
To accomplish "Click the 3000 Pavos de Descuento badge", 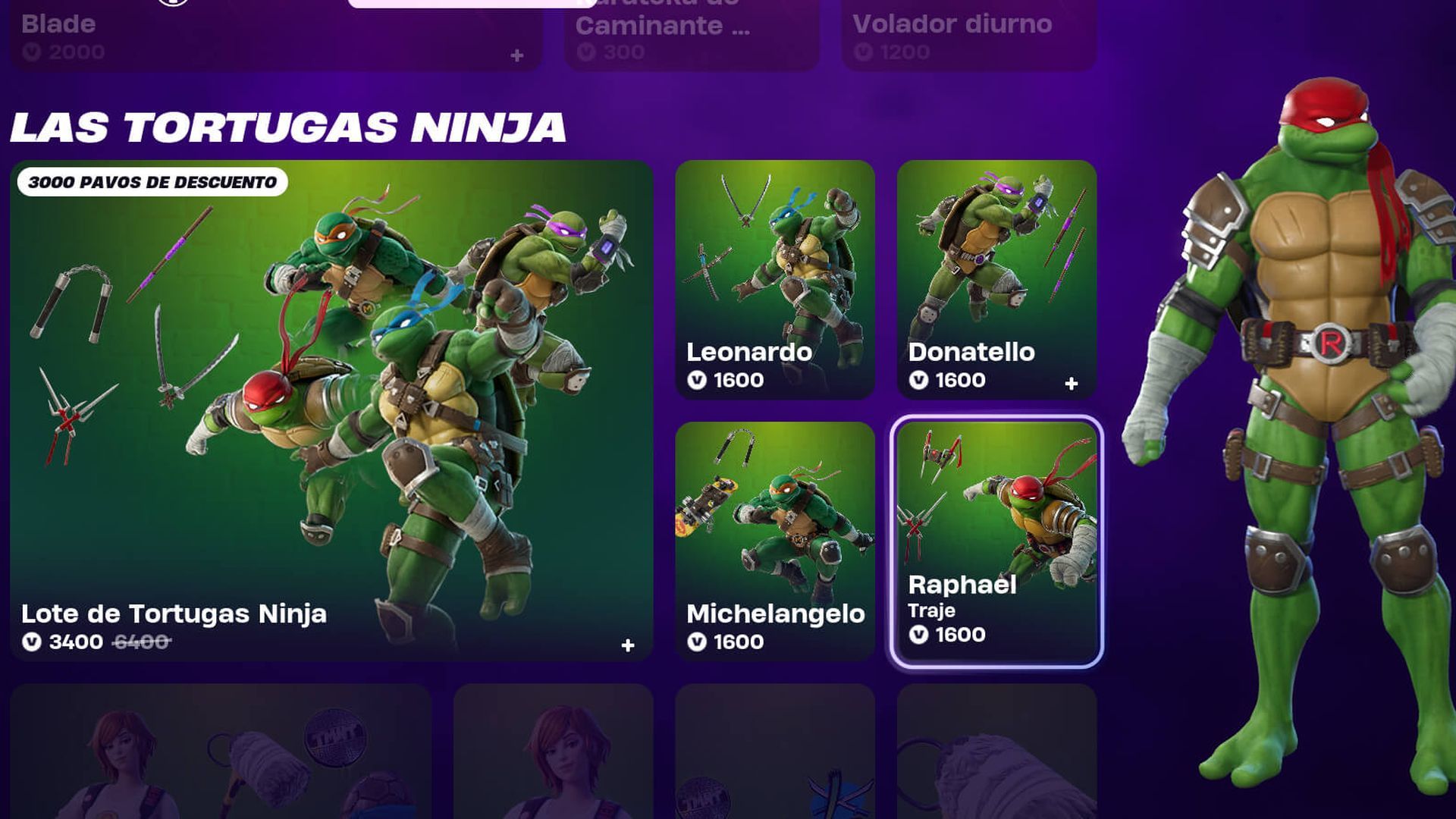I will (151, 182).
